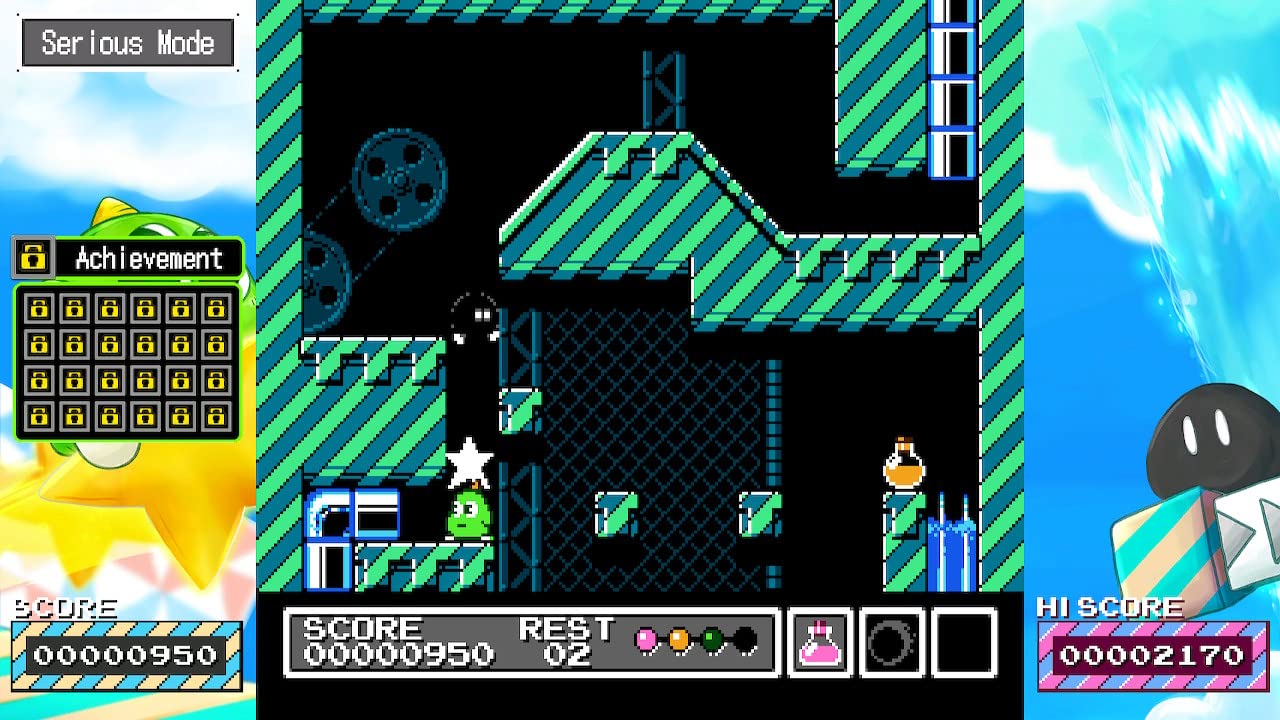Toggle the third lock in the second achievement row

(111, 344)
